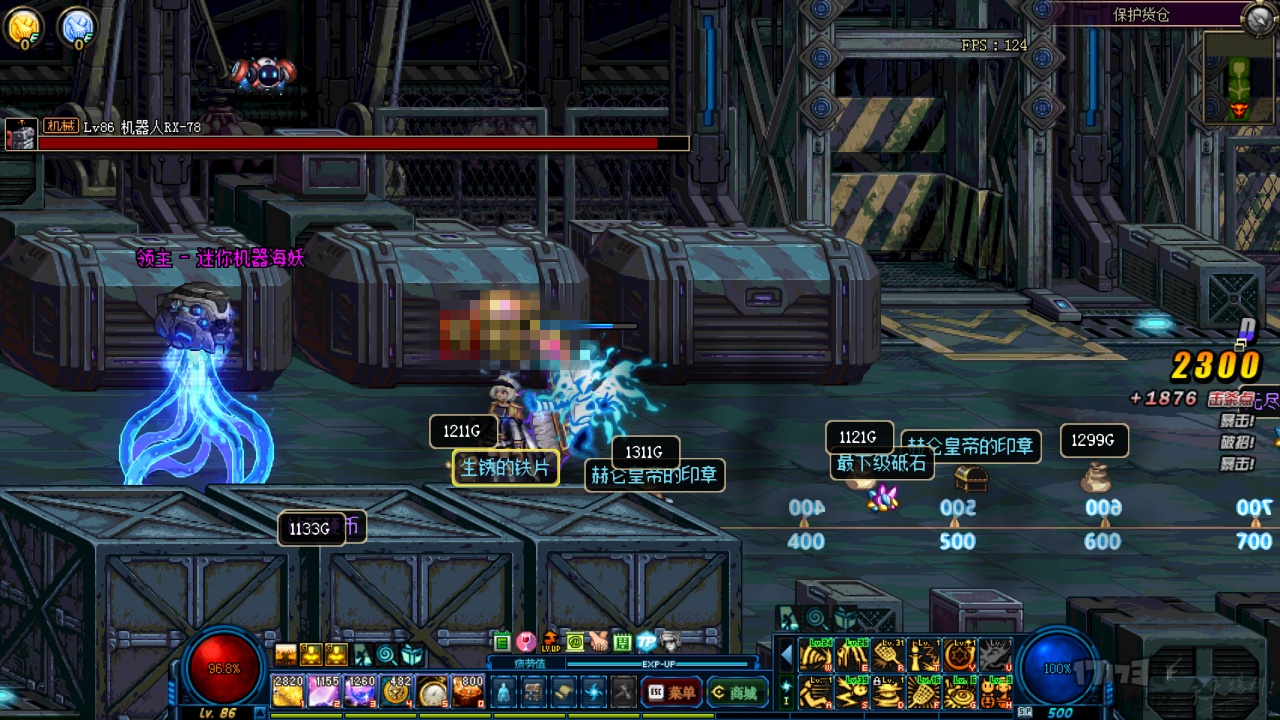Open the TP hexagon icon
This screenshot has height=720, width=1280.
[x=646, y=641]
